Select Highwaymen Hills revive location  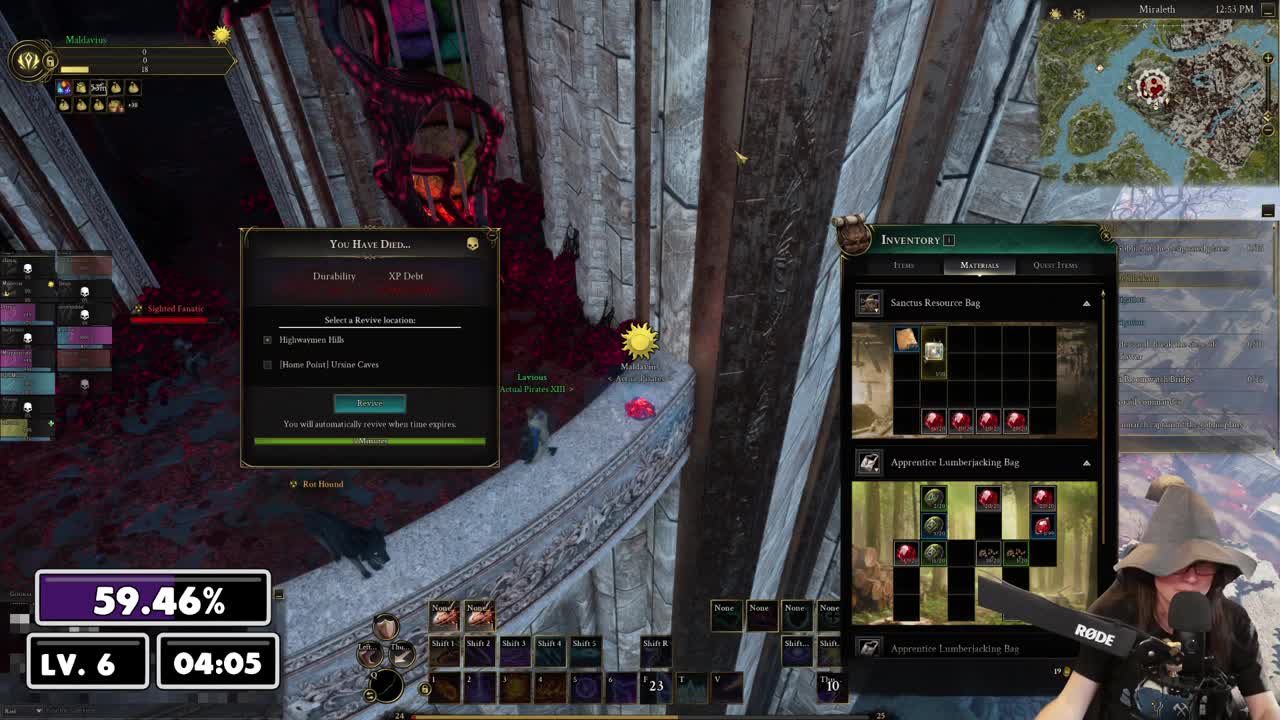tap(267, 340)
